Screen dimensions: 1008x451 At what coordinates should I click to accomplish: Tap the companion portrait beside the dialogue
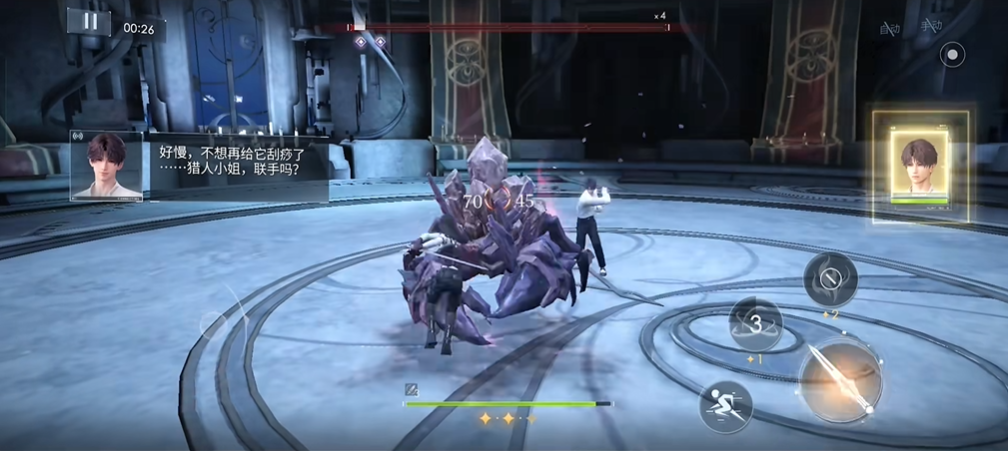(x=106, y=165)
